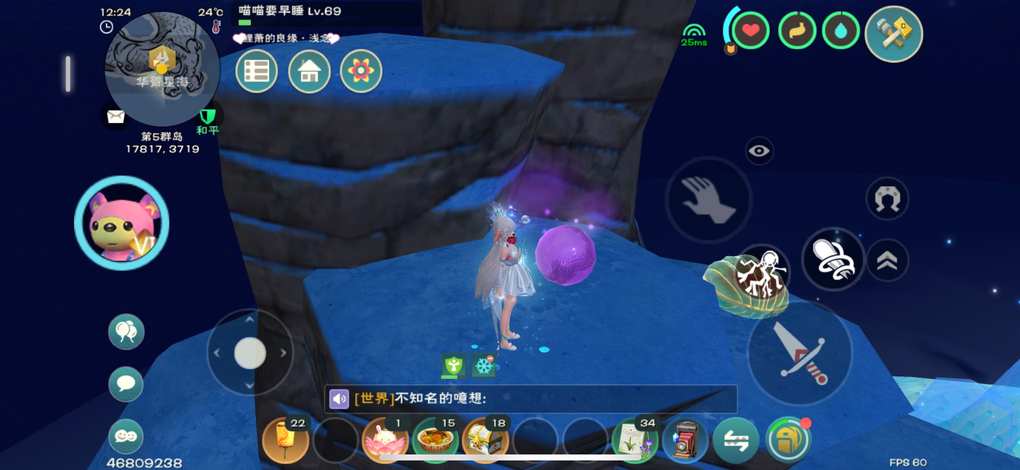This screenshot has height=470, width=1020.
Task: Select the paper item with count 34
Action: [x=635, y=440]
